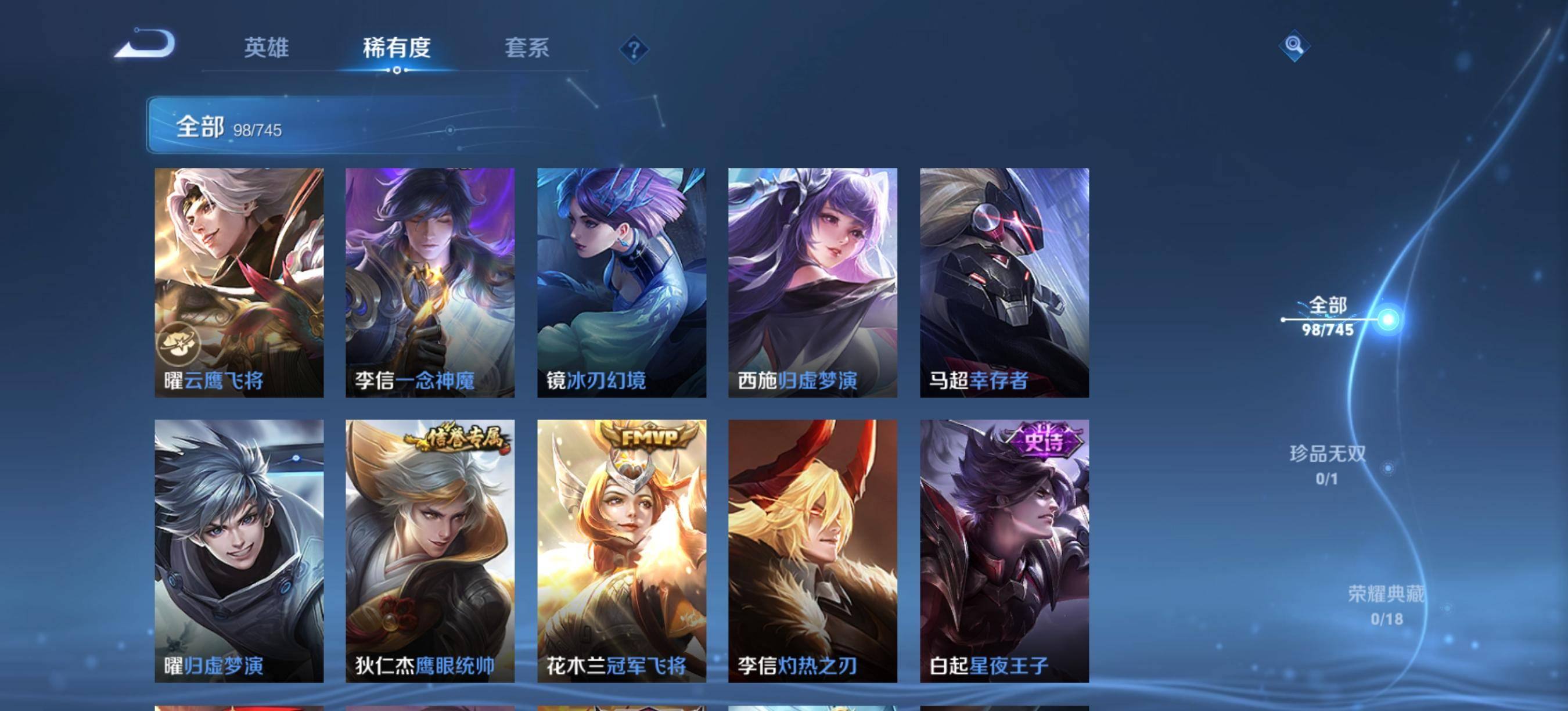Click the magnifying glass search icon
This screenshot has height=711, width=1568.
click(x=1293, y=46)
